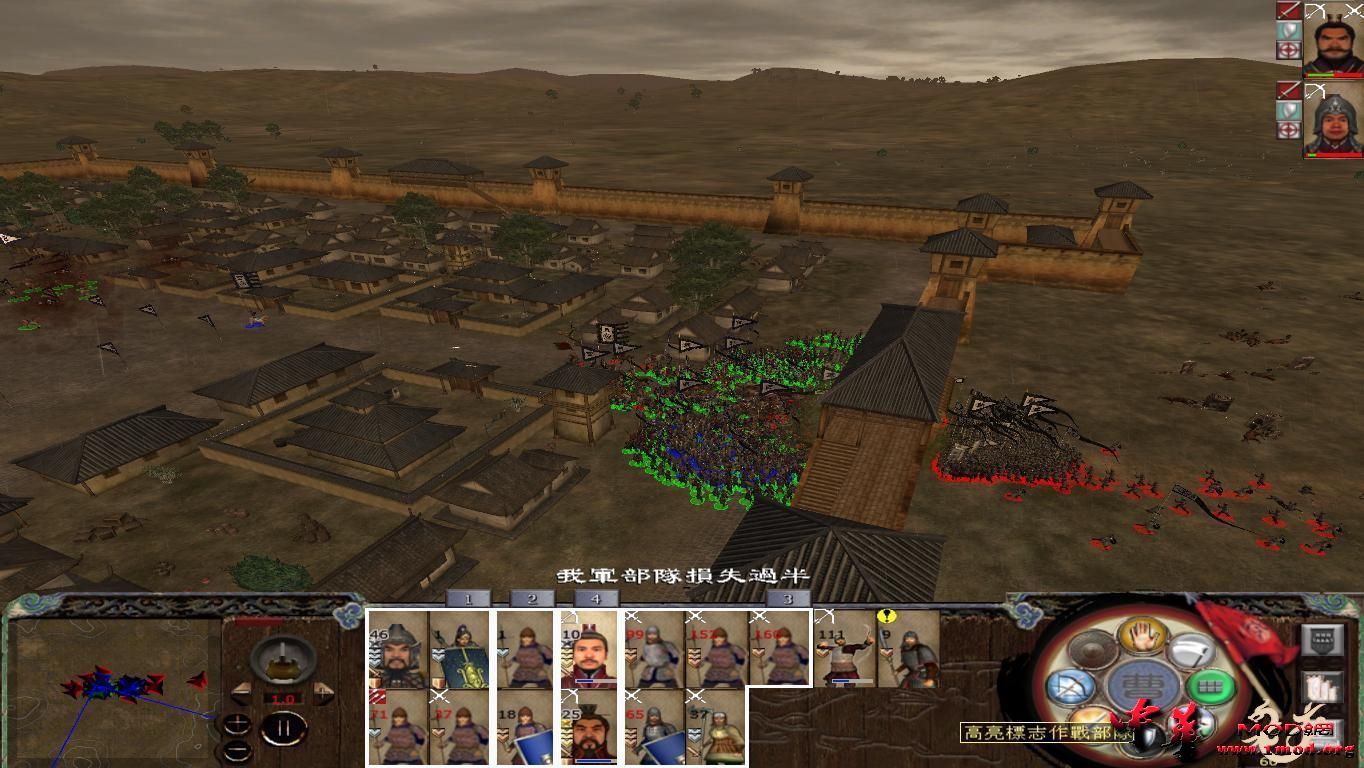The height and width of the screenshot is (768, 1364).
Task: Click the Cao faction emblem at wheel center
Action: point(1140,685)
